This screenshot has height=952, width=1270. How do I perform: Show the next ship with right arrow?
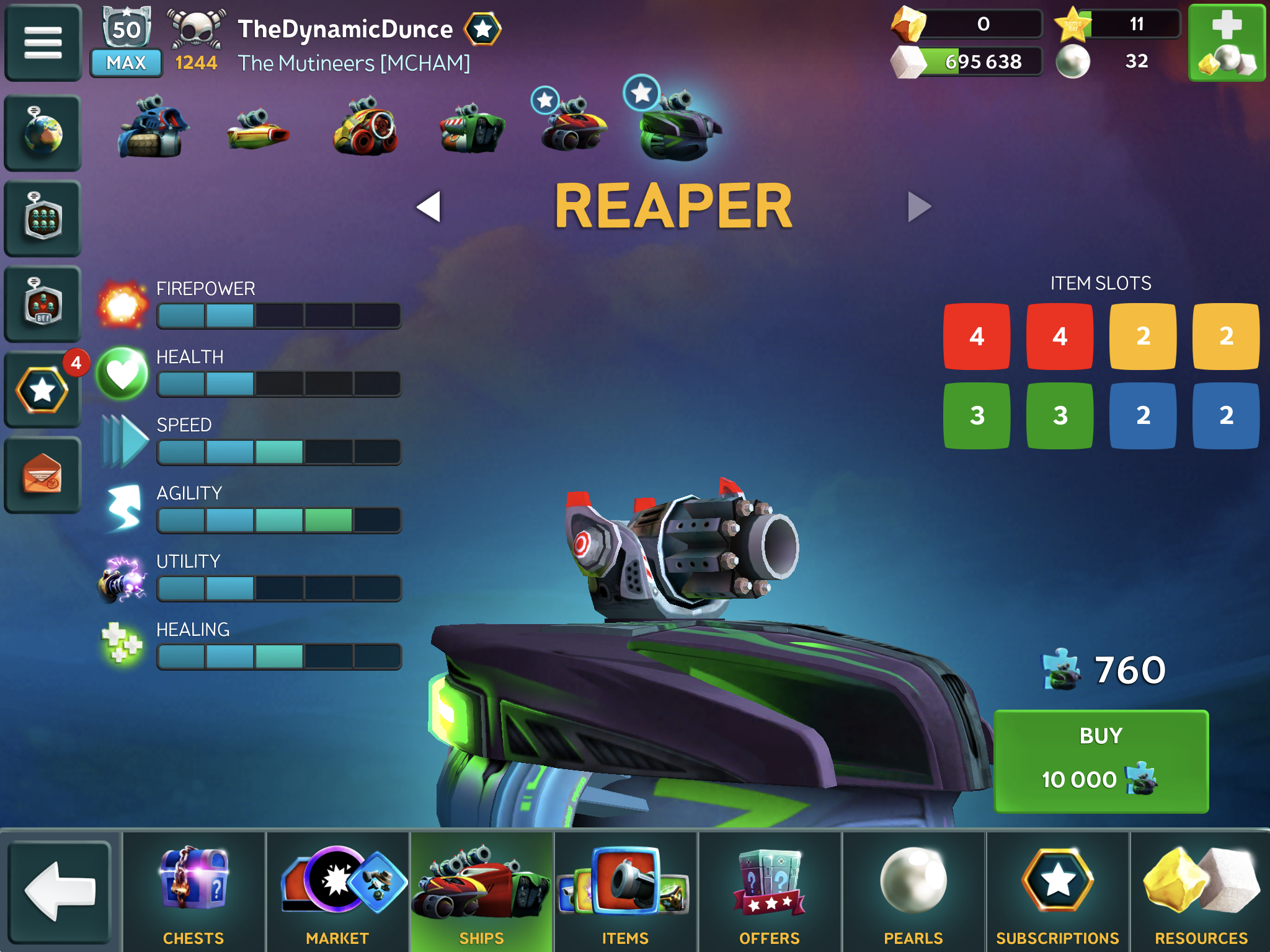click(x=918, y=206)
